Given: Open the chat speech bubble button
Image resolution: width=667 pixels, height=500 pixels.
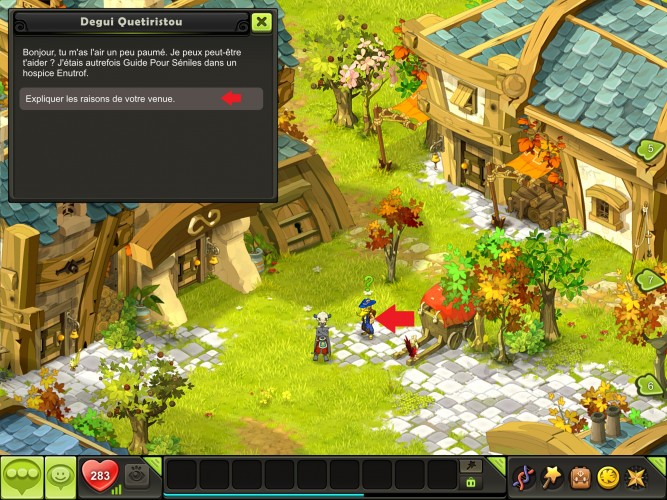Looking at the screenshot, I should pyautogui.click(x=22, y=474).
